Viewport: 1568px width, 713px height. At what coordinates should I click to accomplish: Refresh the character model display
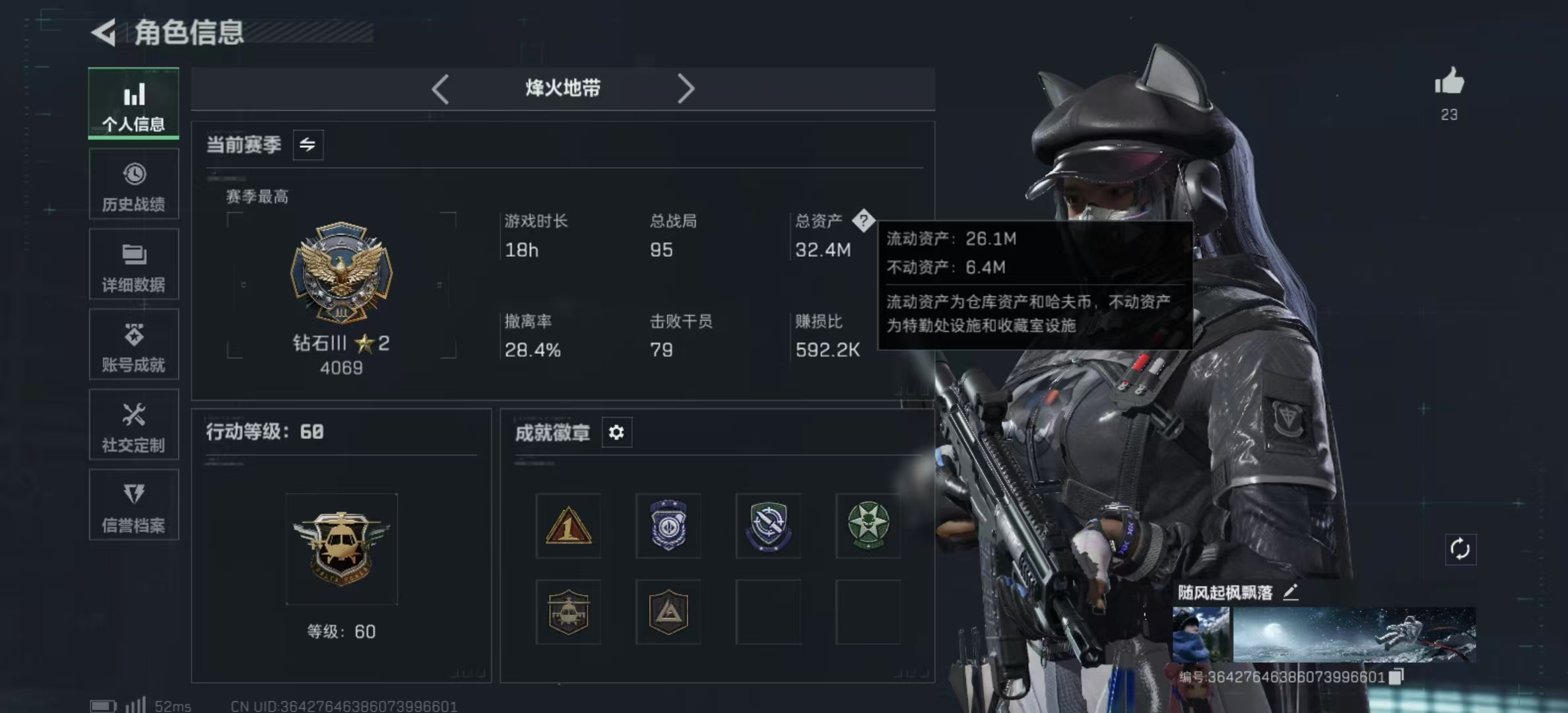coord(1462,548)
